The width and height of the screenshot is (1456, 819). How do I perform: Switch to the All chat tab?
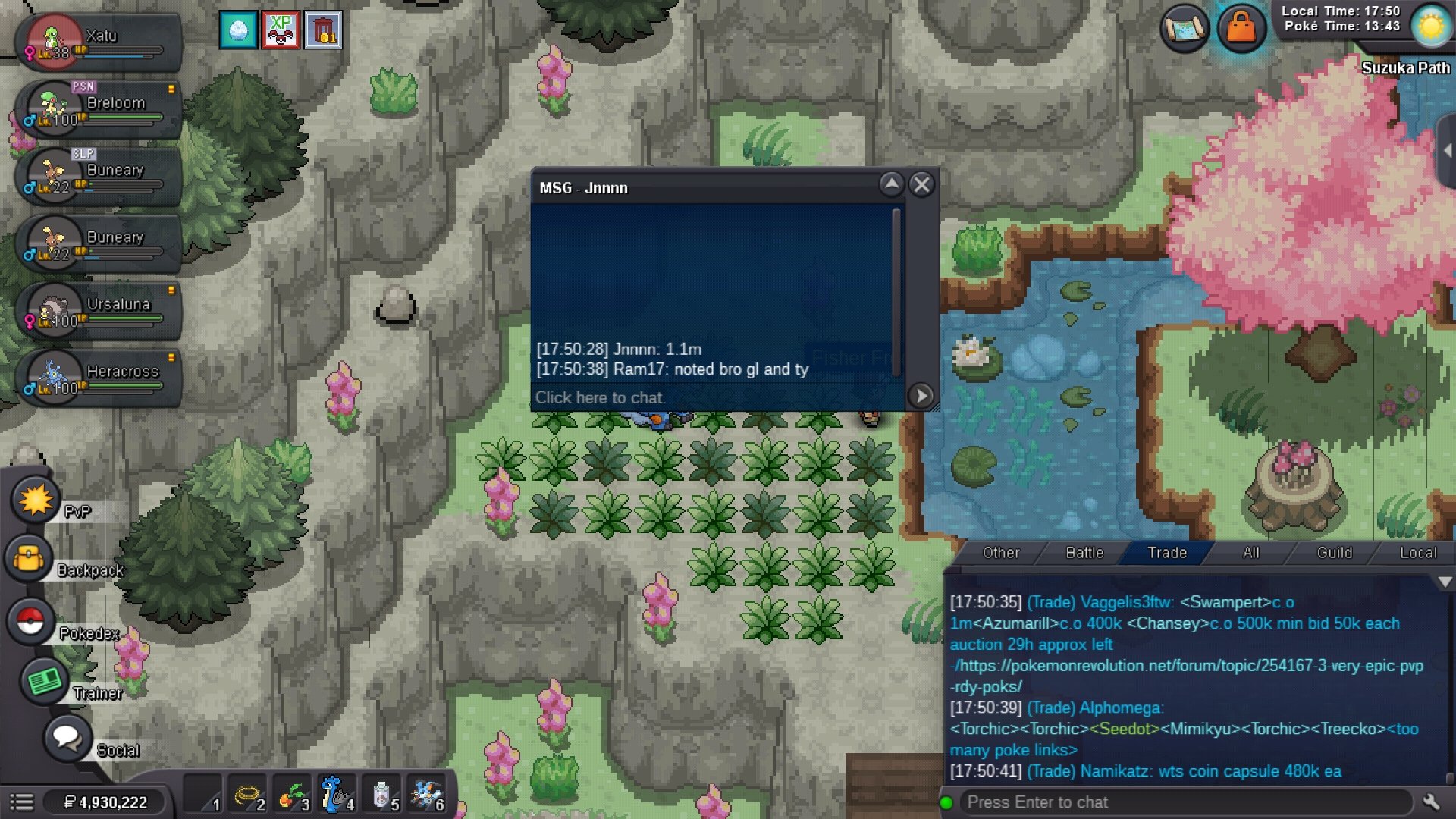pyautogui.click(x=1250, y=553)
